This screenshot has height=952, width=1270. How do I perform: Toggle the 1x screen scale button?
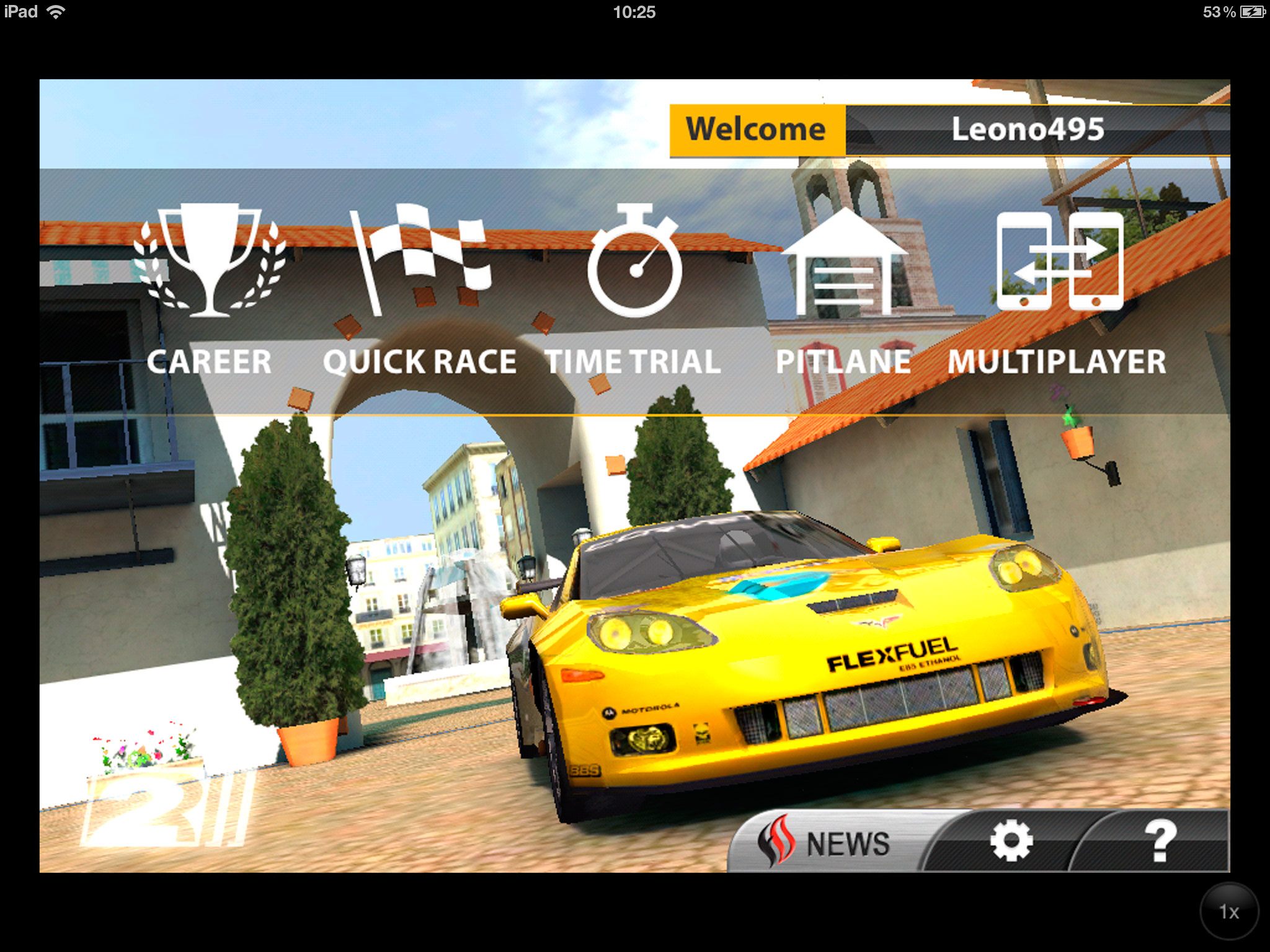[x=1228, y=911]
